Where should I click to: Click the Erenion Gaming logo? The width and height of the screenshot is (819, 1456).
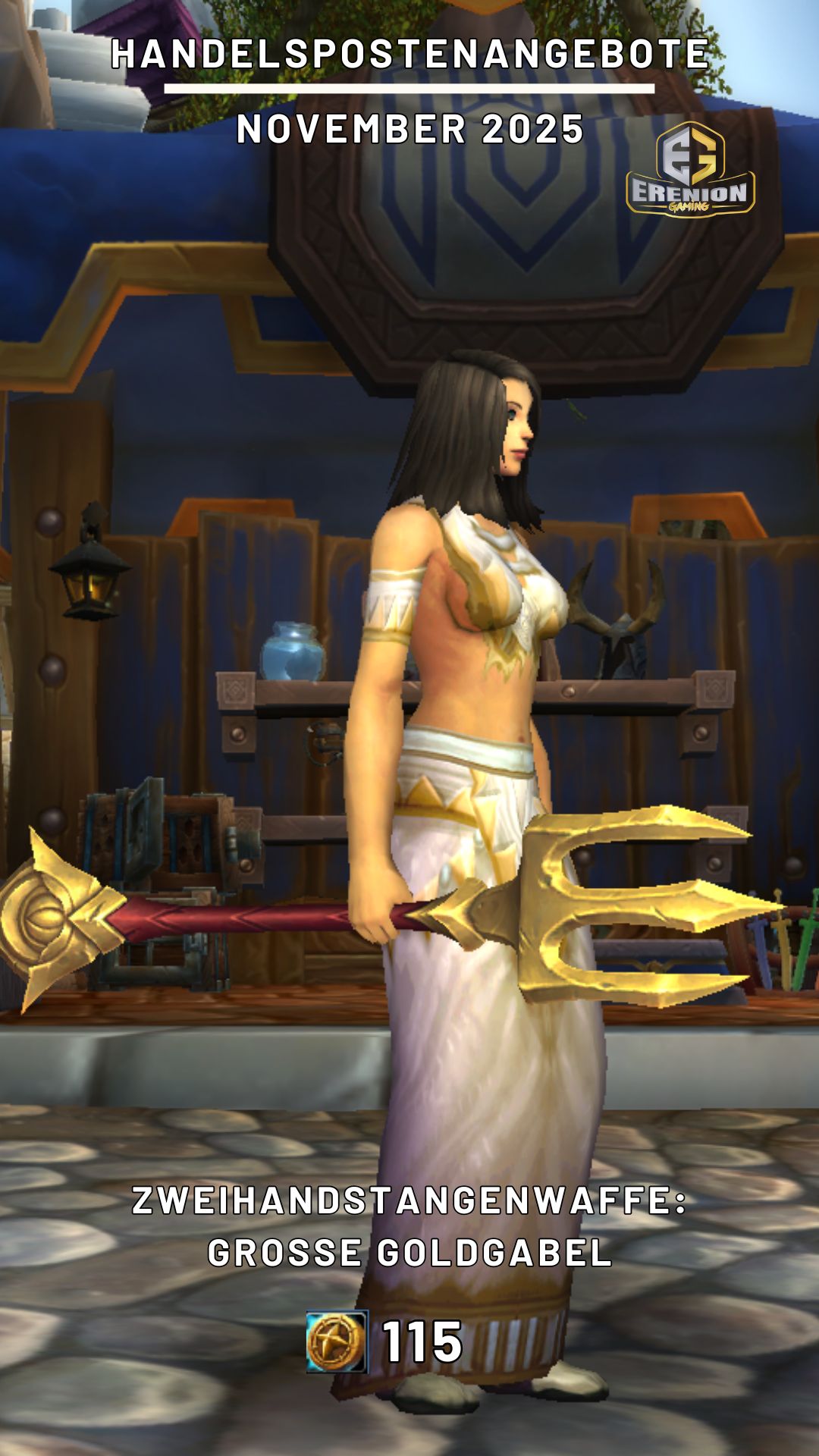690,169
